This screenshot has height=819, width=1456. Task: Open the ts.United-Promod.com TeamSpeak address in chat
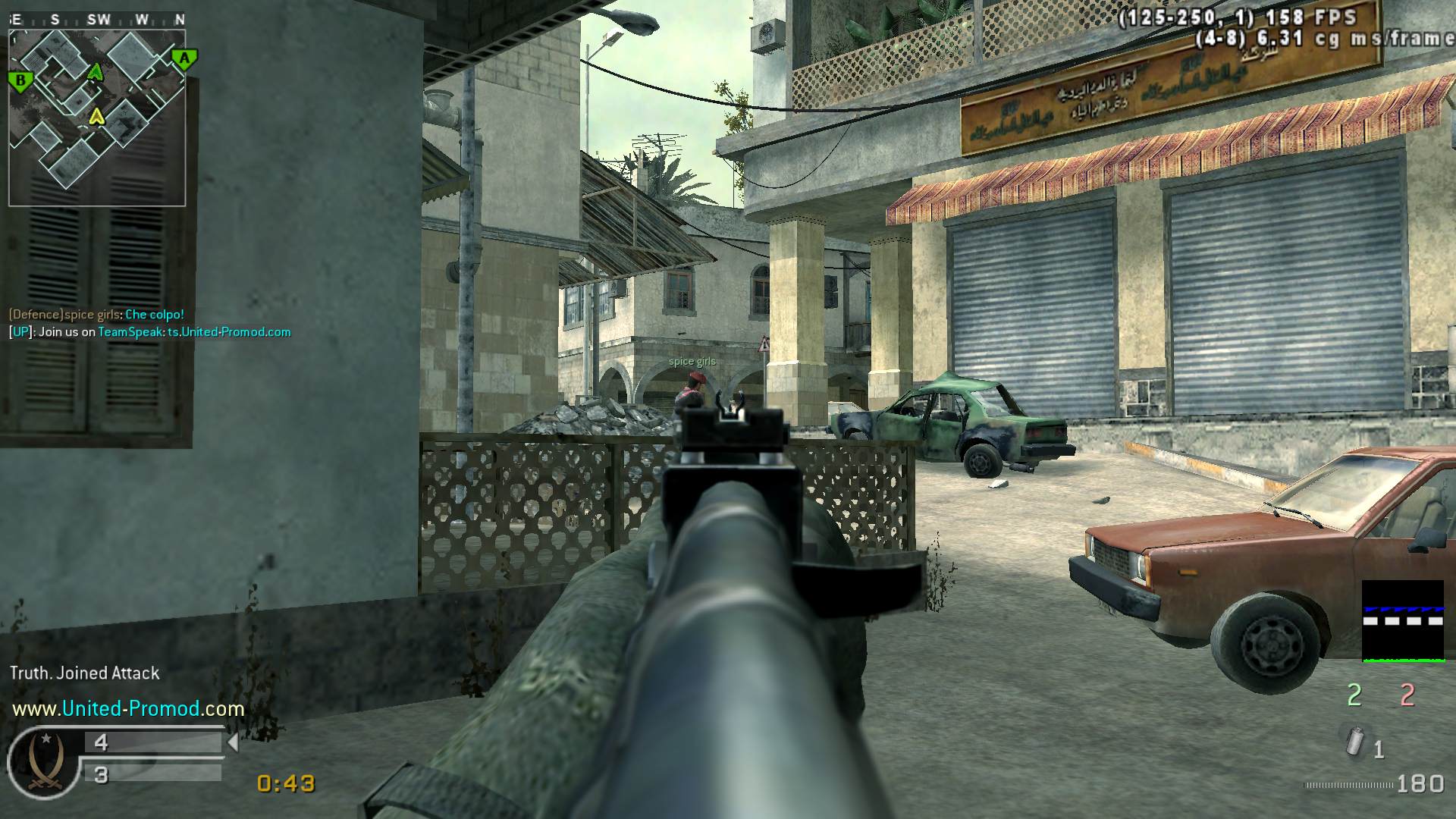229,332
